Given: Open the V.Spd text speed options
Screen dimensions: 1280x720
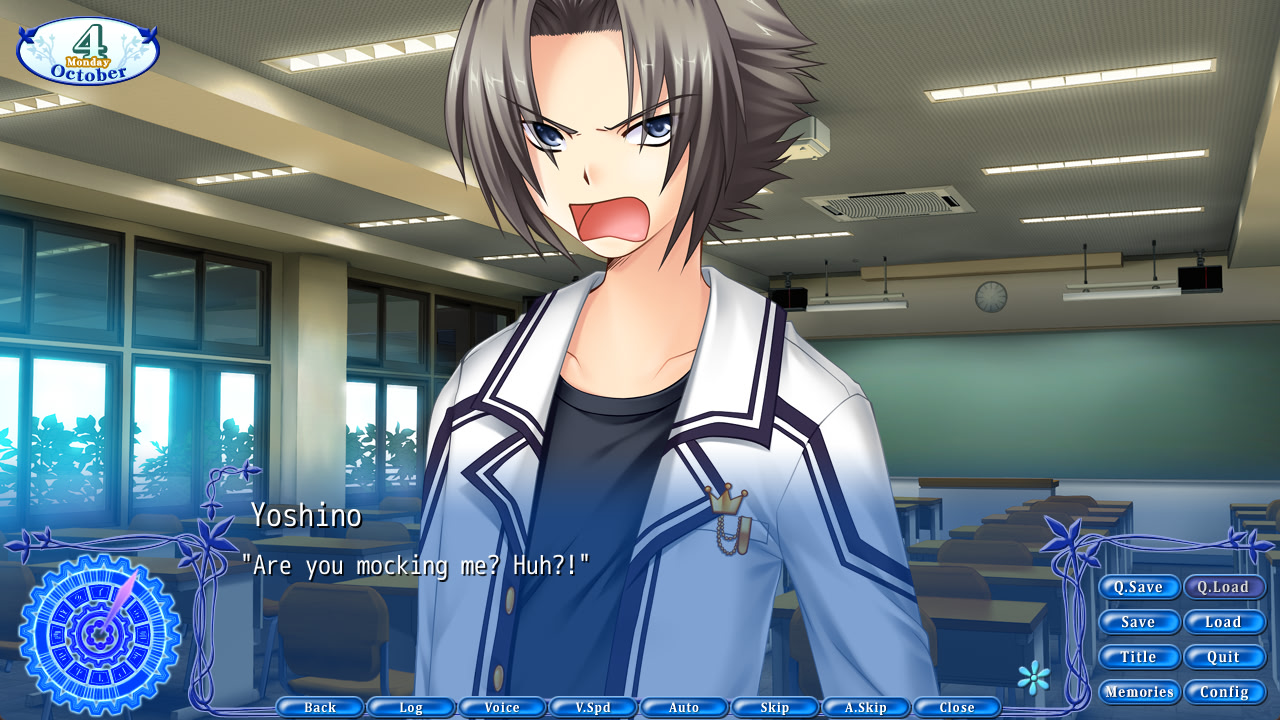Looking at the screenshot, I should (x=593, y=706).
